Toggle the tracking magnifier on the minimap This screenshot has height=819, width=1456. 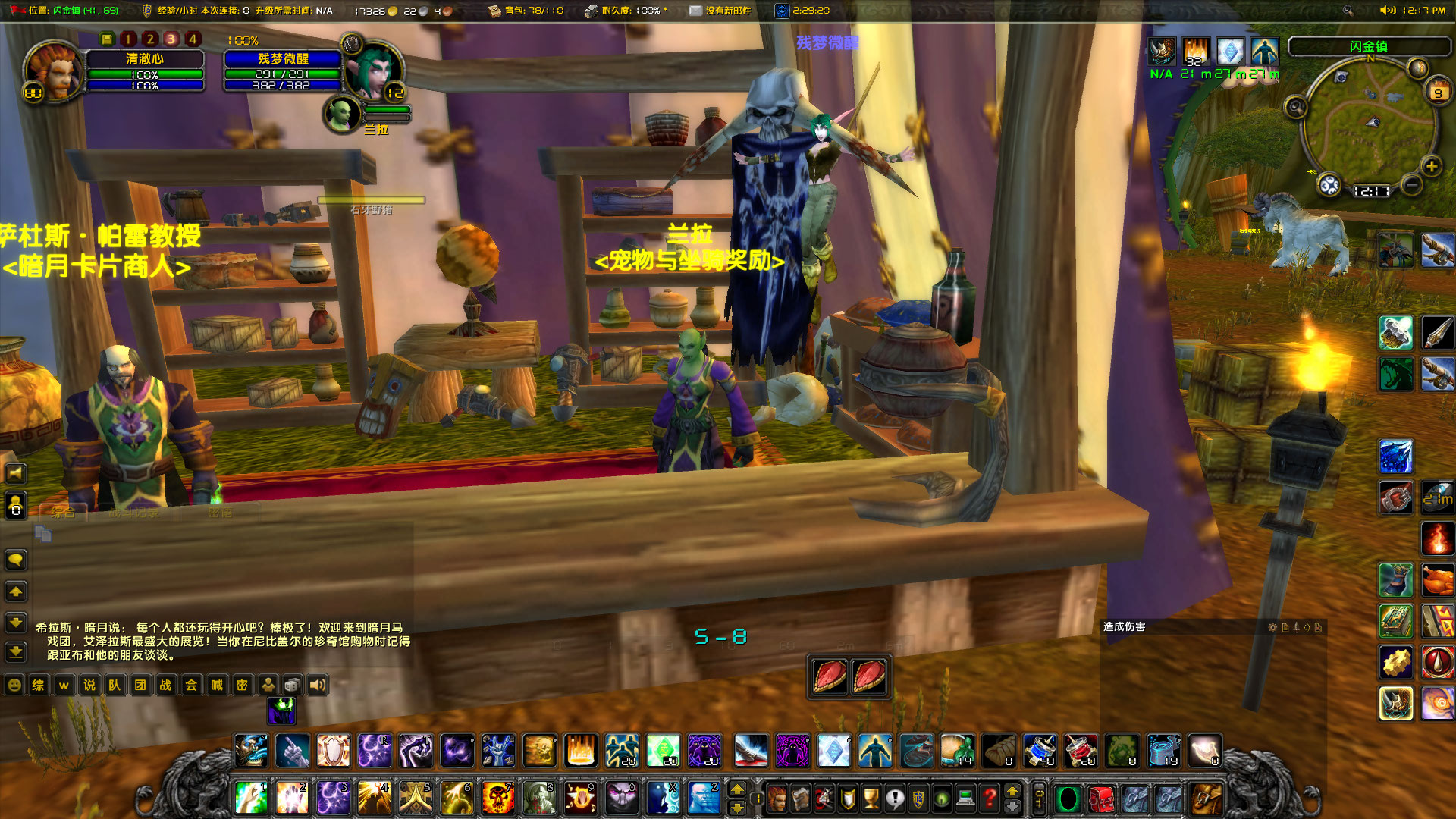(x=1297, y=107)
